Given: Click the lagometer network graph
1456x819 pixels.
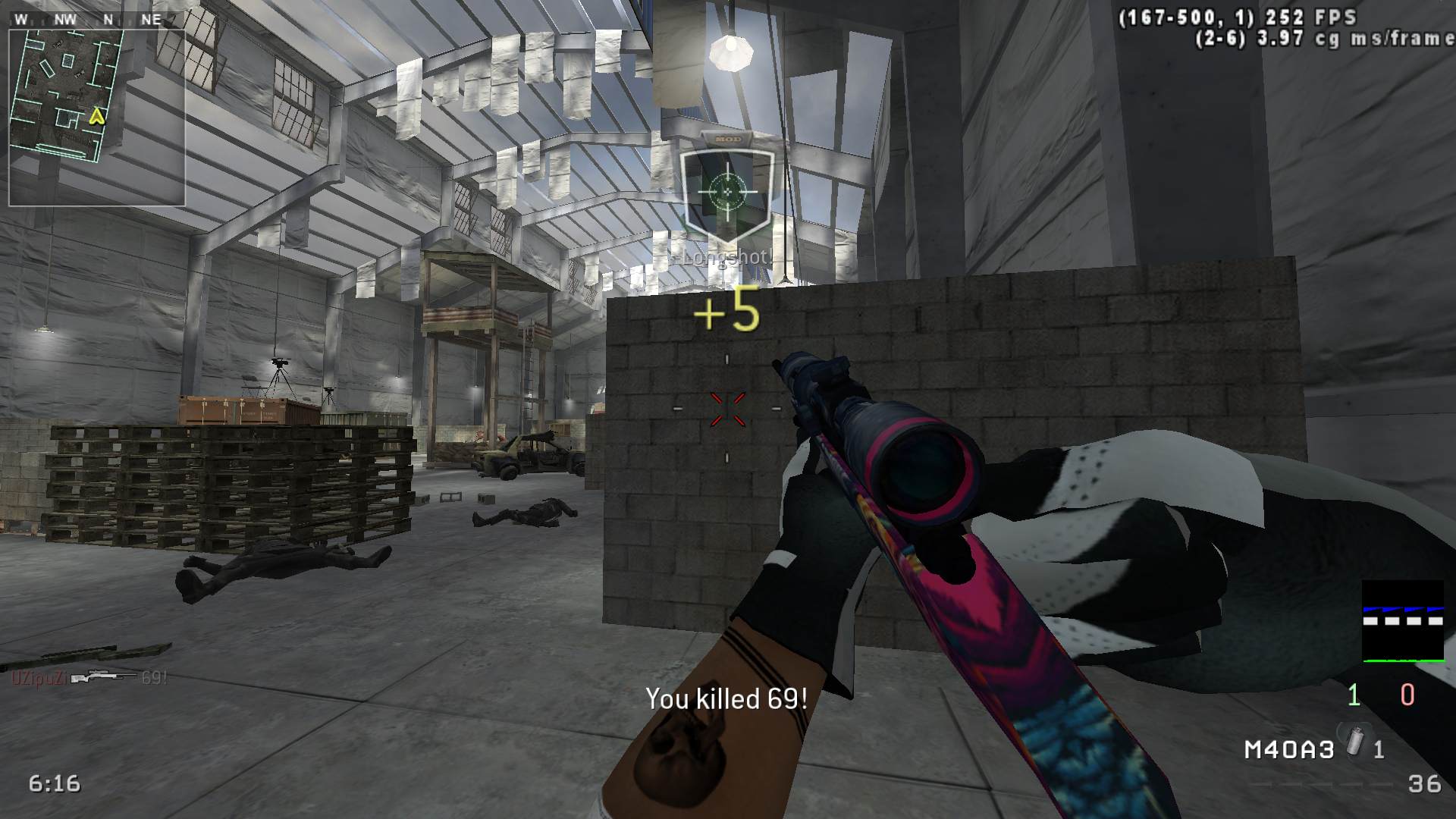Looking at the screenshot, I should coord(1403,622).
